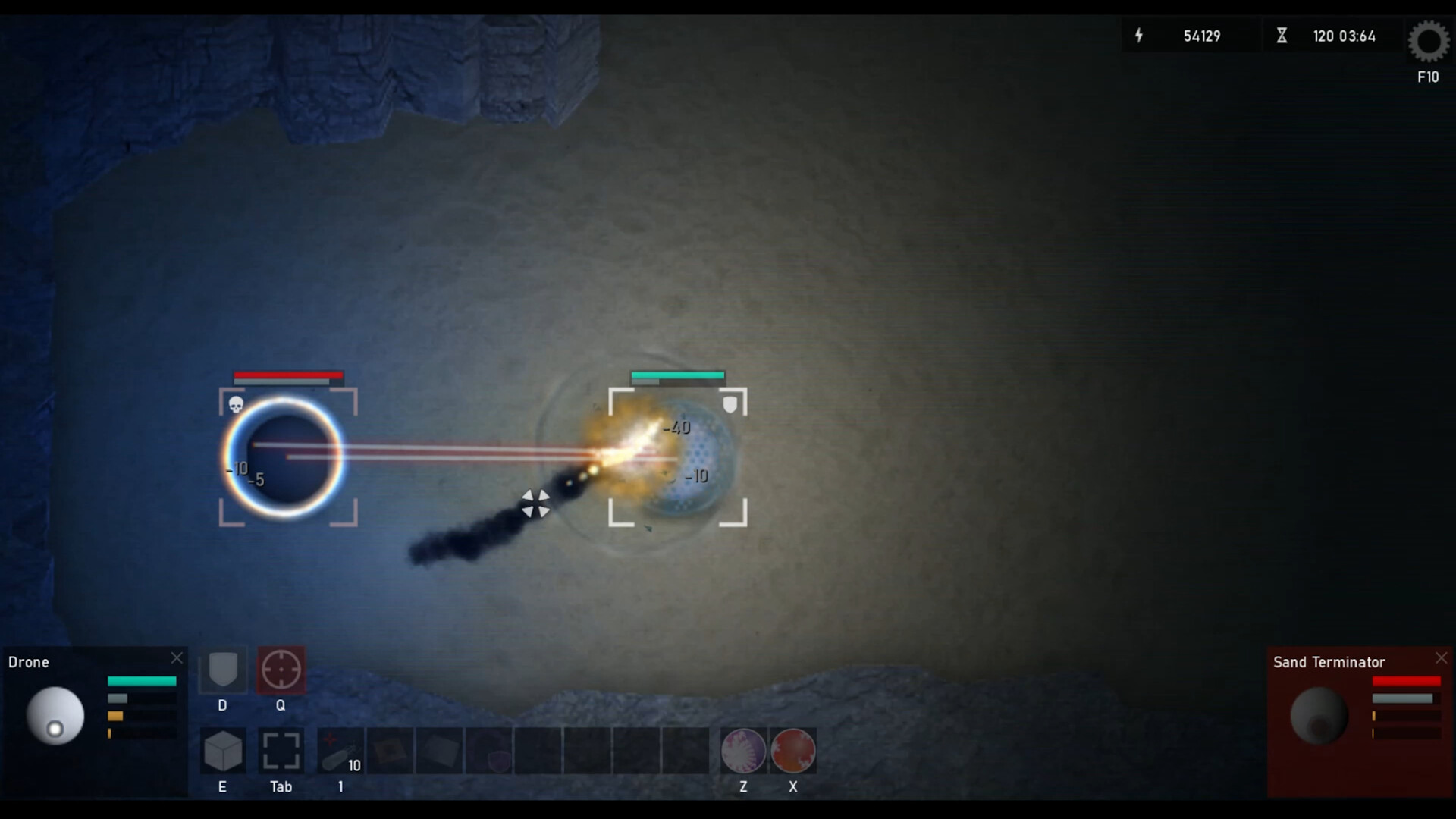Screen dimensions: 1456x819
Task: Click the lightning energy icon in the top bar
Action: 1140,36
